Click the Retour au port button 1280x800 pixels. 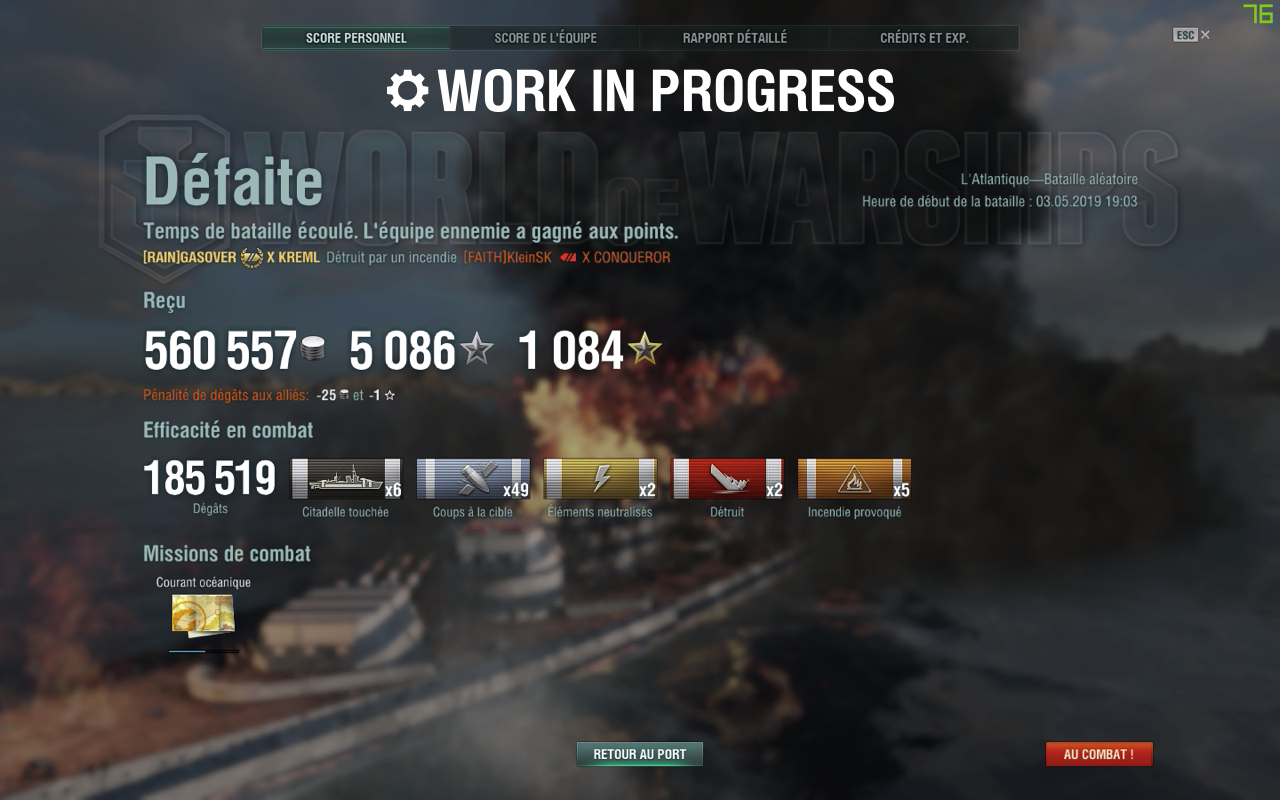(x=640, y=754)
